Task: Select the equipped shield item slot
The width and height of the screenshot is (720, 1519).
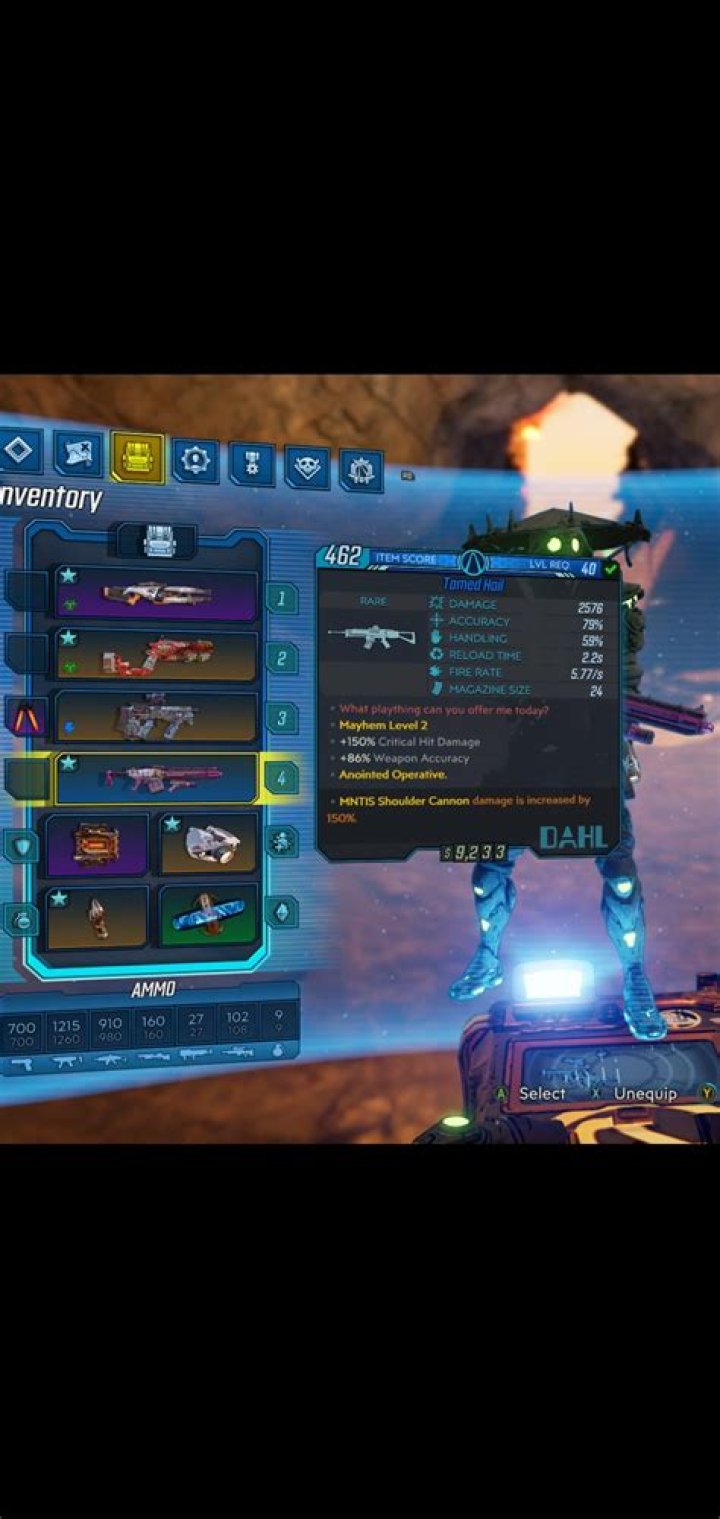Action: point(98,845)
